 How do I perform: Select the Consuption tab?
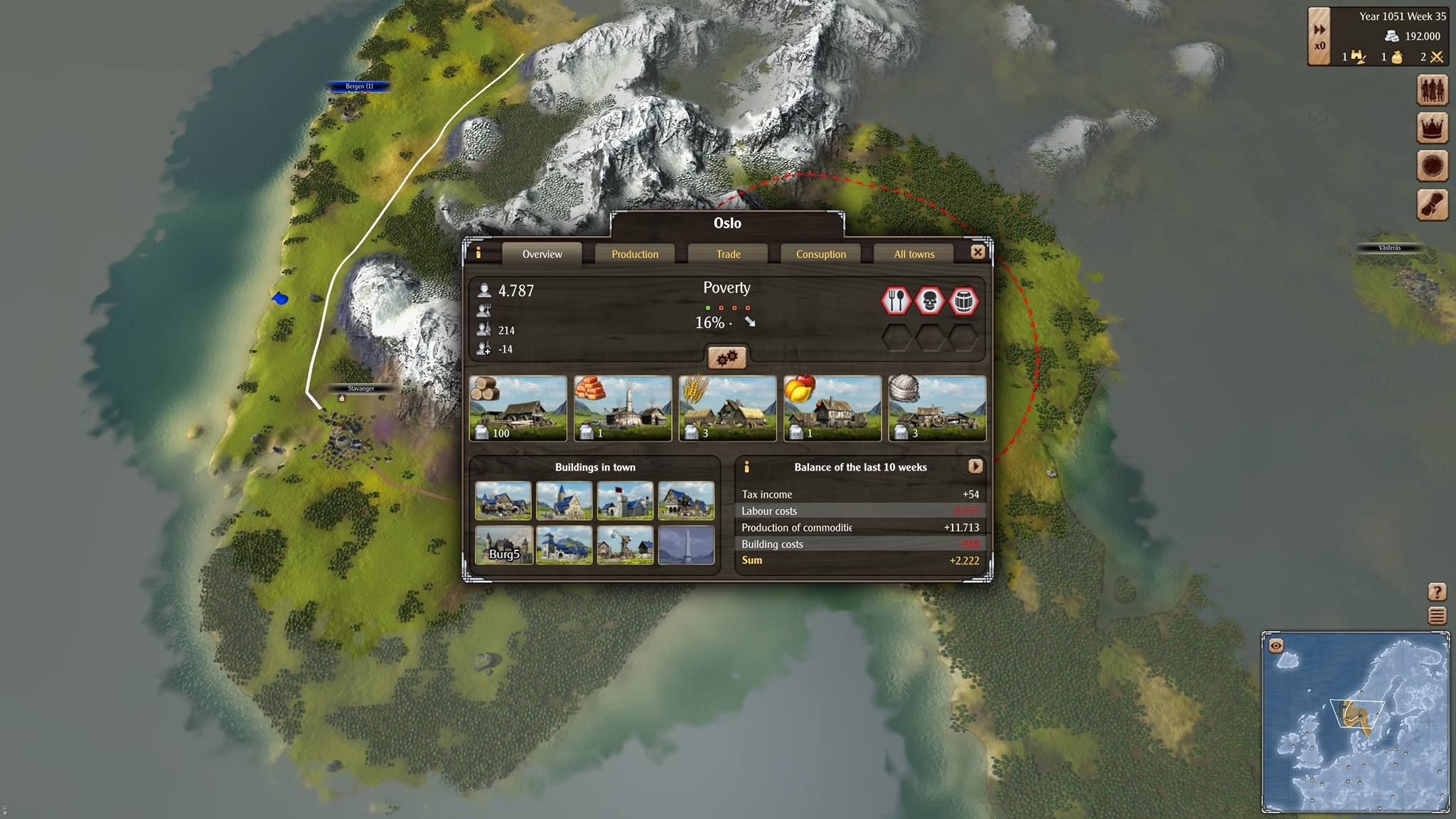pyautogui.click(x=820, y=254)
